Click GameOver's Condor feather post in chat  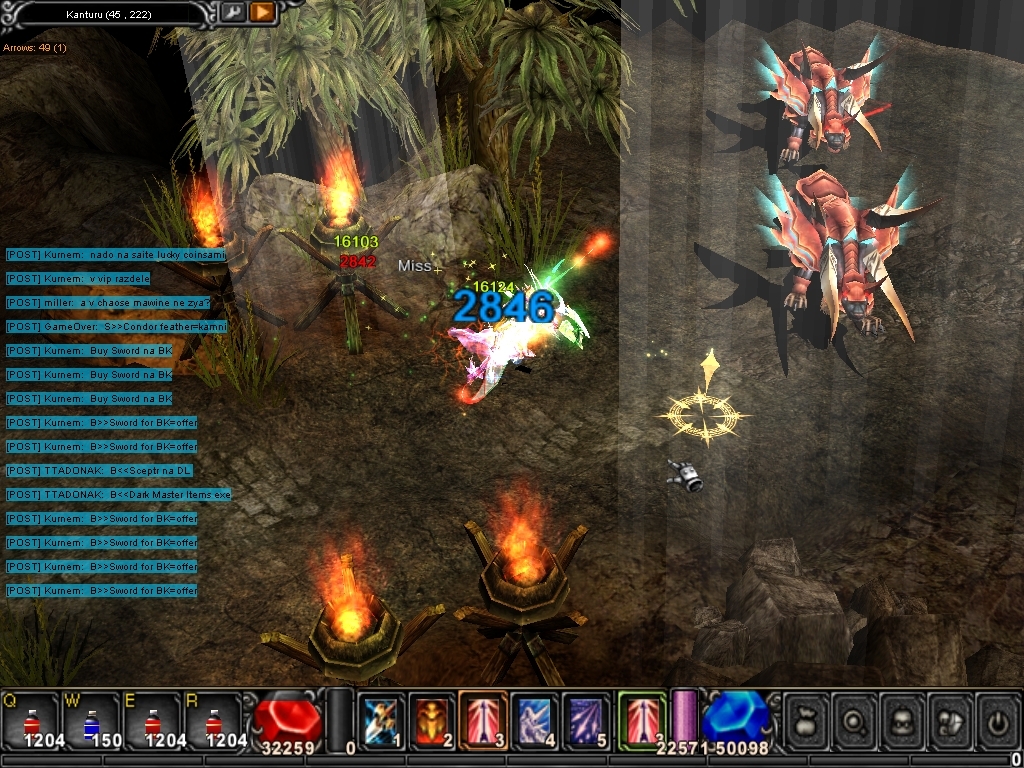(x=116, y=327)
